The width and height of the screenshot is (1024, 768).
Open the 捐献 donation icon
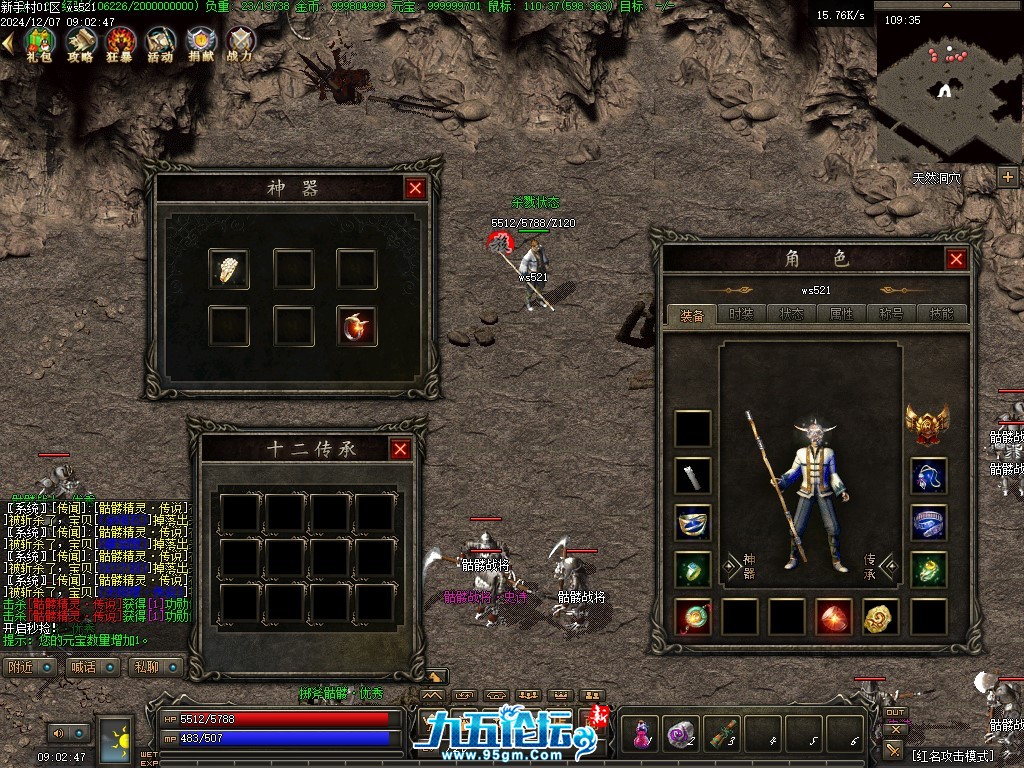[200, 44]
